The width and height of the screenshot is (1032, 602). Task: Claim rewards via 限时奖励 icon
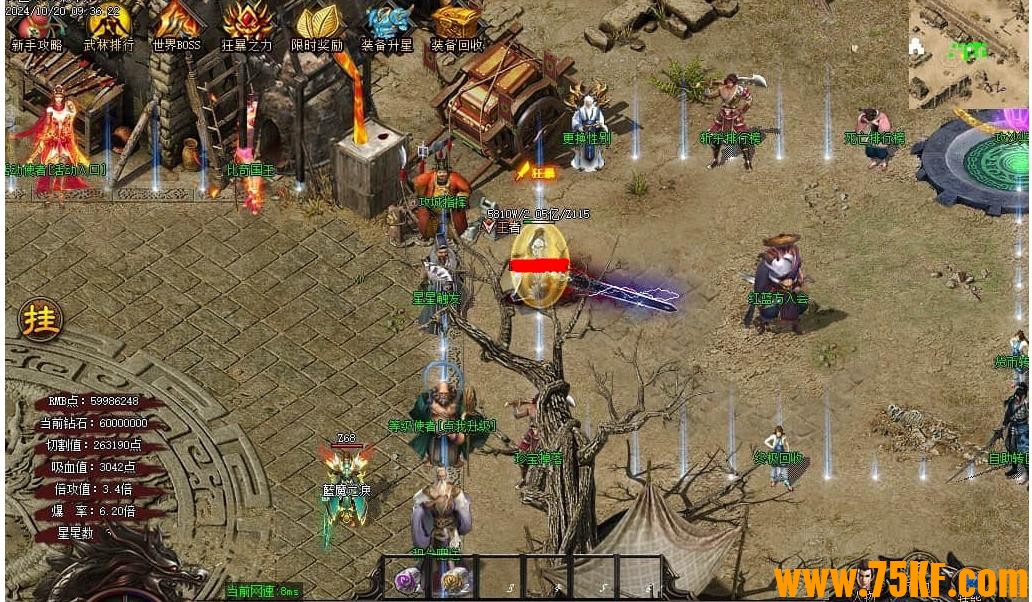point(317,26)
